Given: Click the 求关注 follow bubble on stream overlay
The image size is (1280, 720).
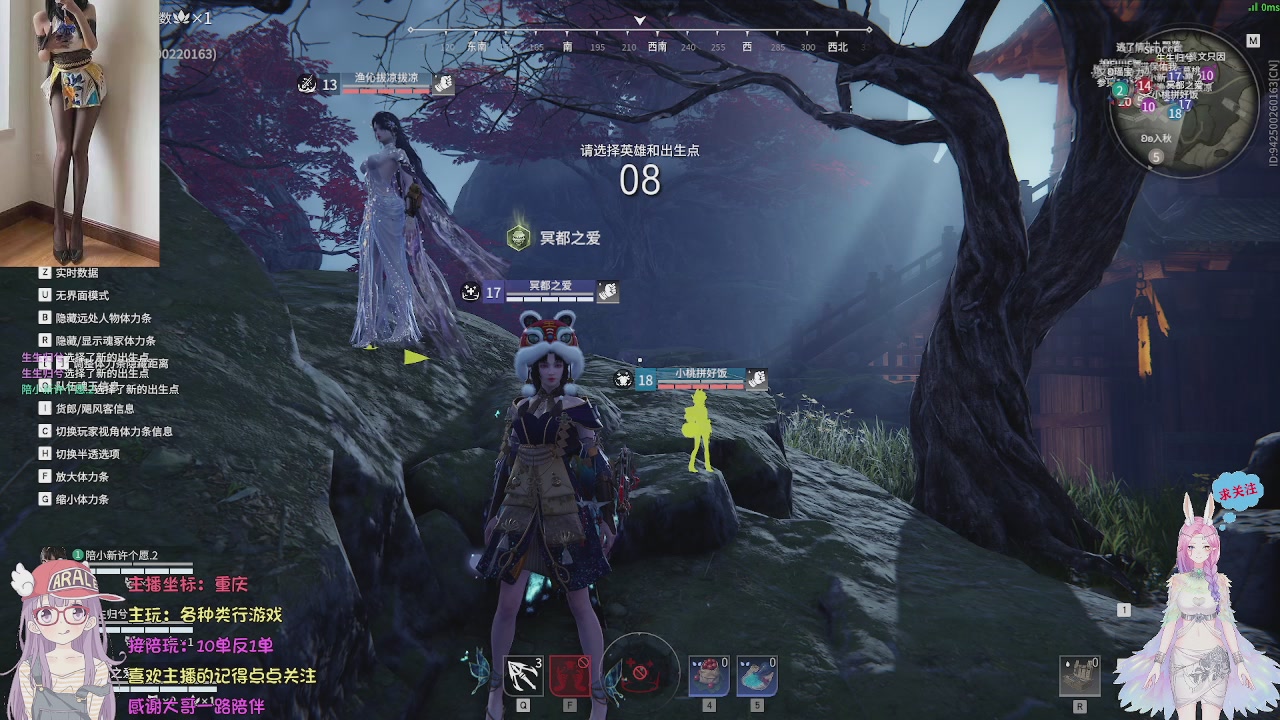Looking at the screenshot, I should point(1237,492).
